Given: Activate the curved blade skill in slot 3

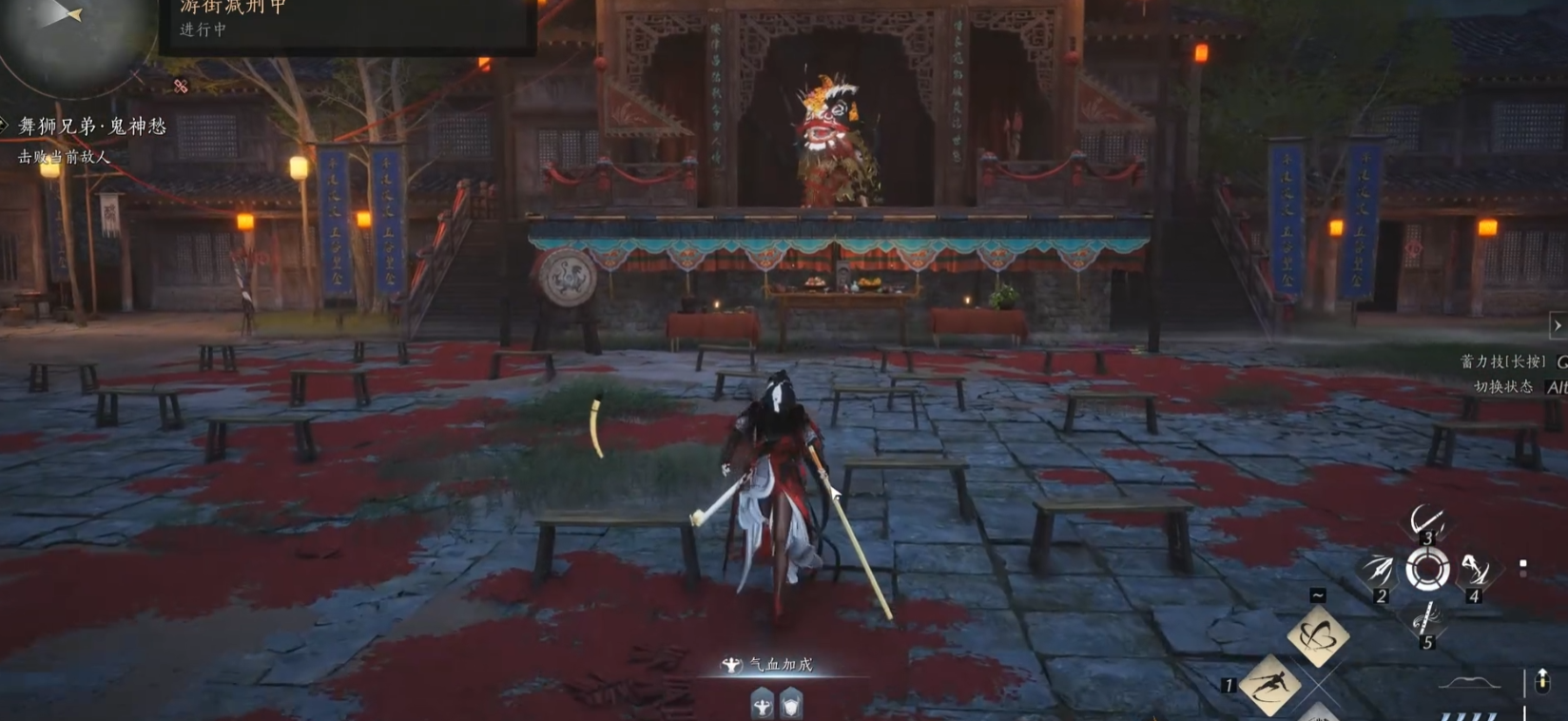Looking at the screenshot, I should (x=1426, y=521).
